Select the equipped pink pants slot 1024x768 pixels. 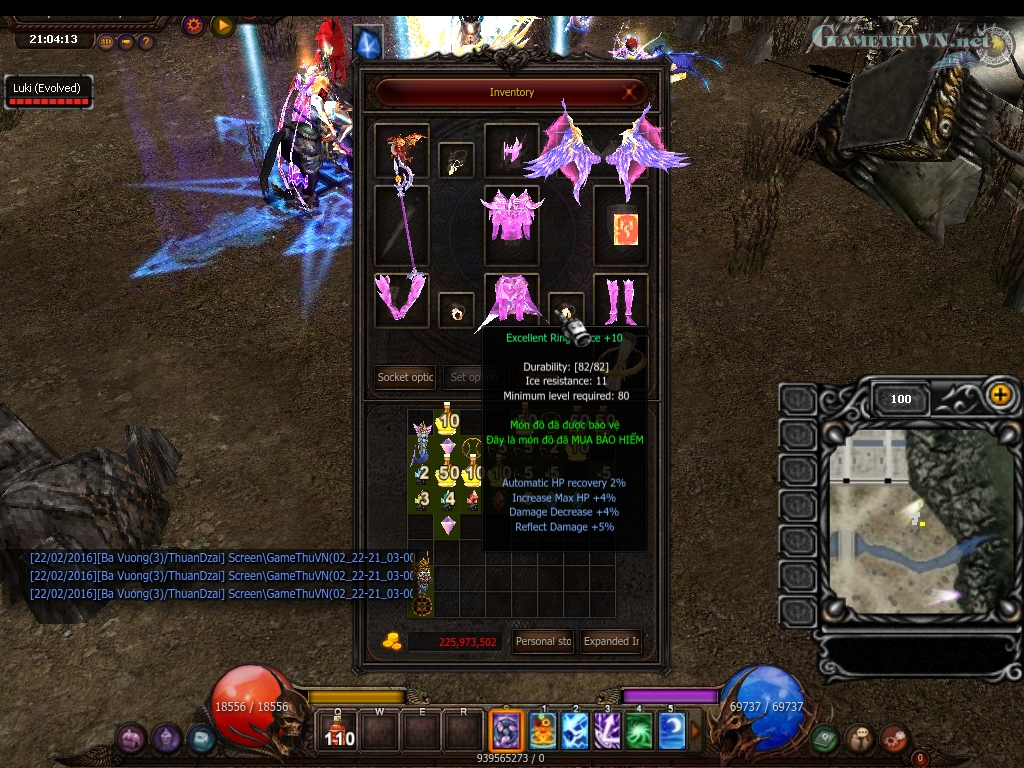click(x=511, y=299)
